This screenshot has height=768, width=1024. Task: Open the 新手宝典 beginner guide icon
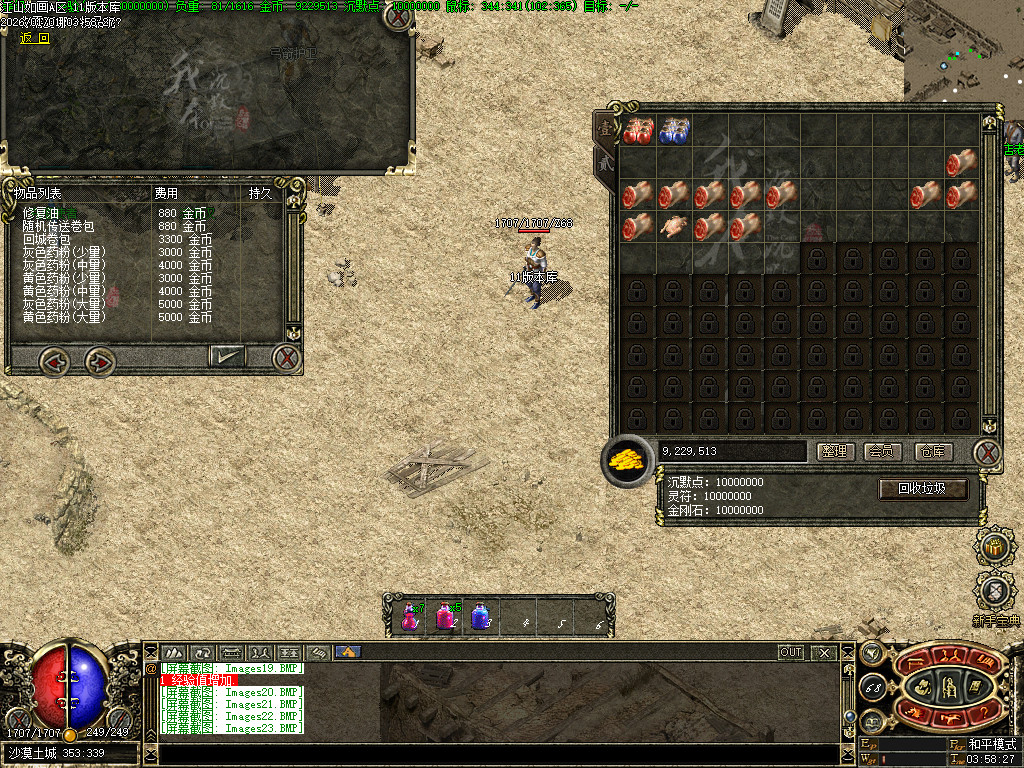994,592
